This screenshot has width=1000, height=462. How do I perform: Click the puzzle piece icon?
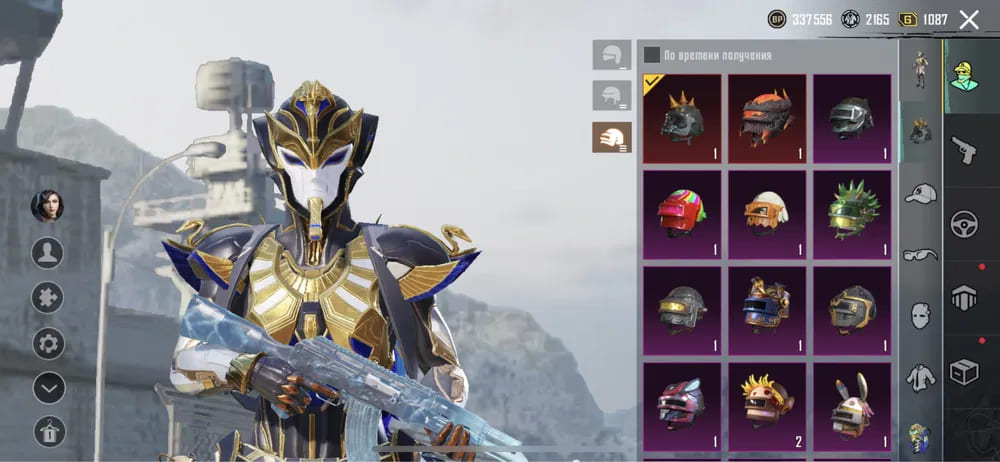tap(48, 297)
